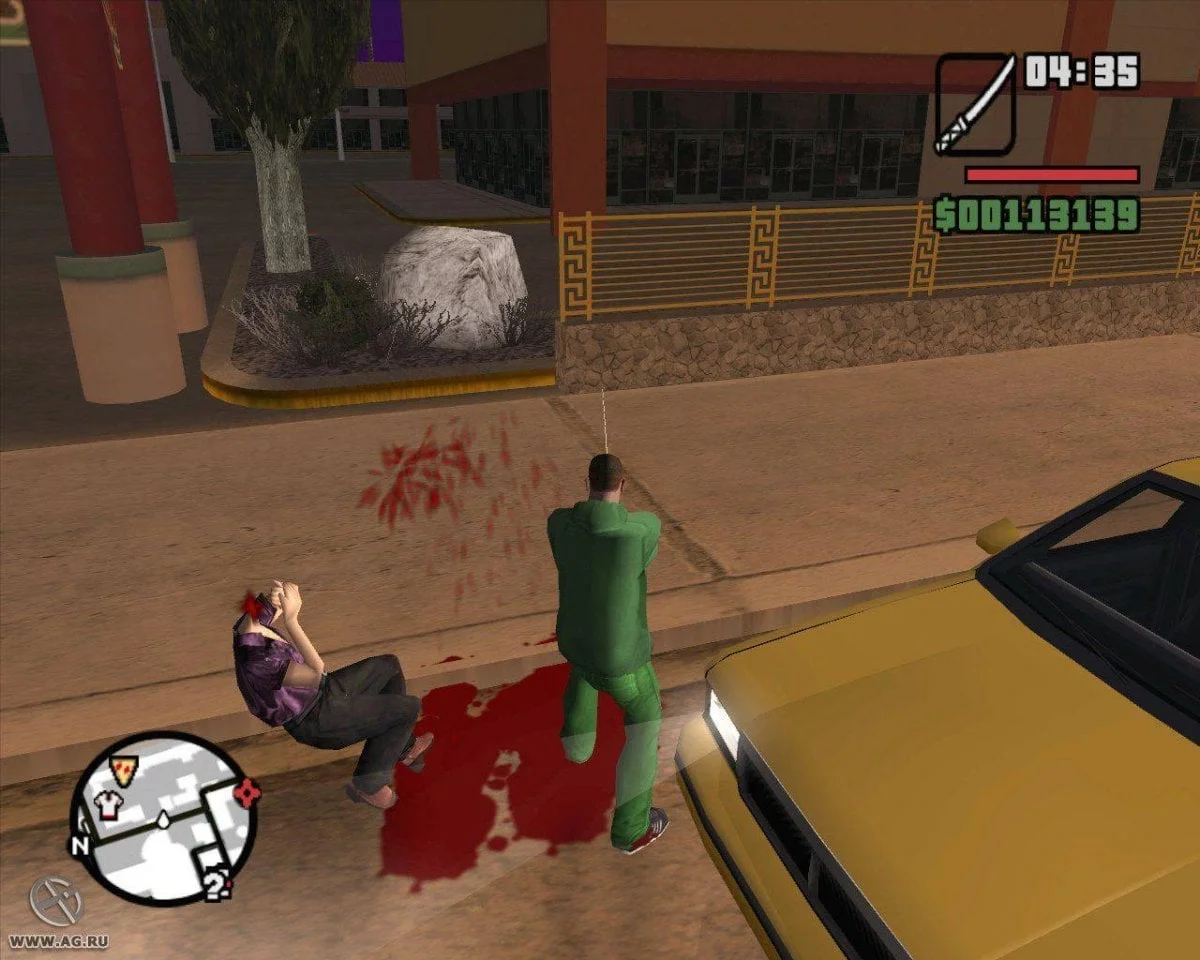The height and width of the screenshot is (960, 1200).
Task: Select the clothing store shirt marker
Action: [x=107, y=804]
